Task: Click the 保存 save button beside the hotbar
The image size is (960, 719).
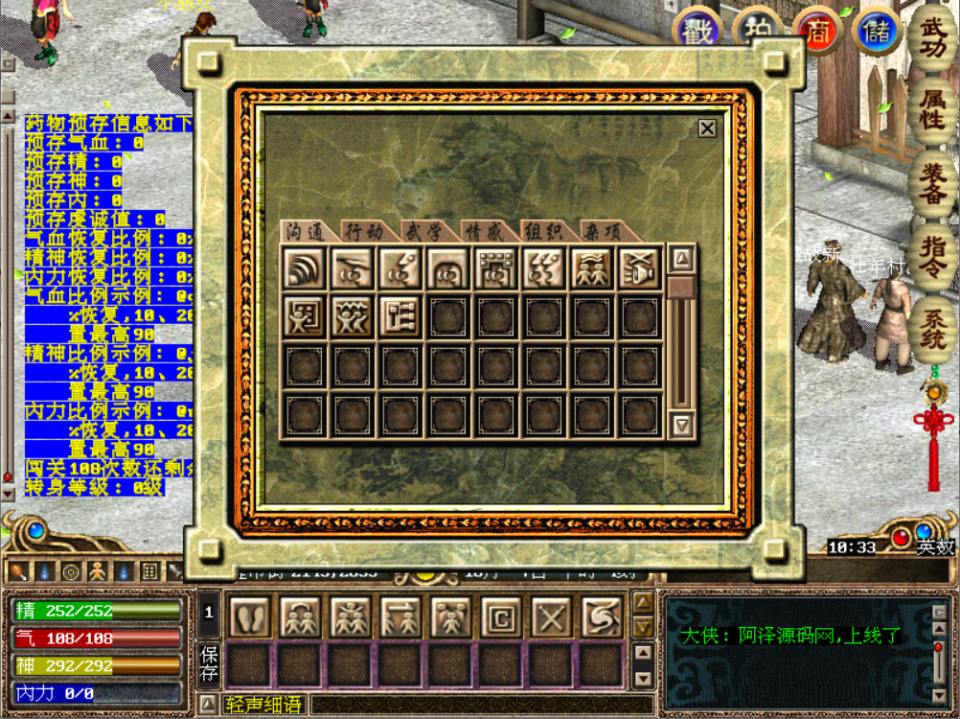Action: (208, 663)
